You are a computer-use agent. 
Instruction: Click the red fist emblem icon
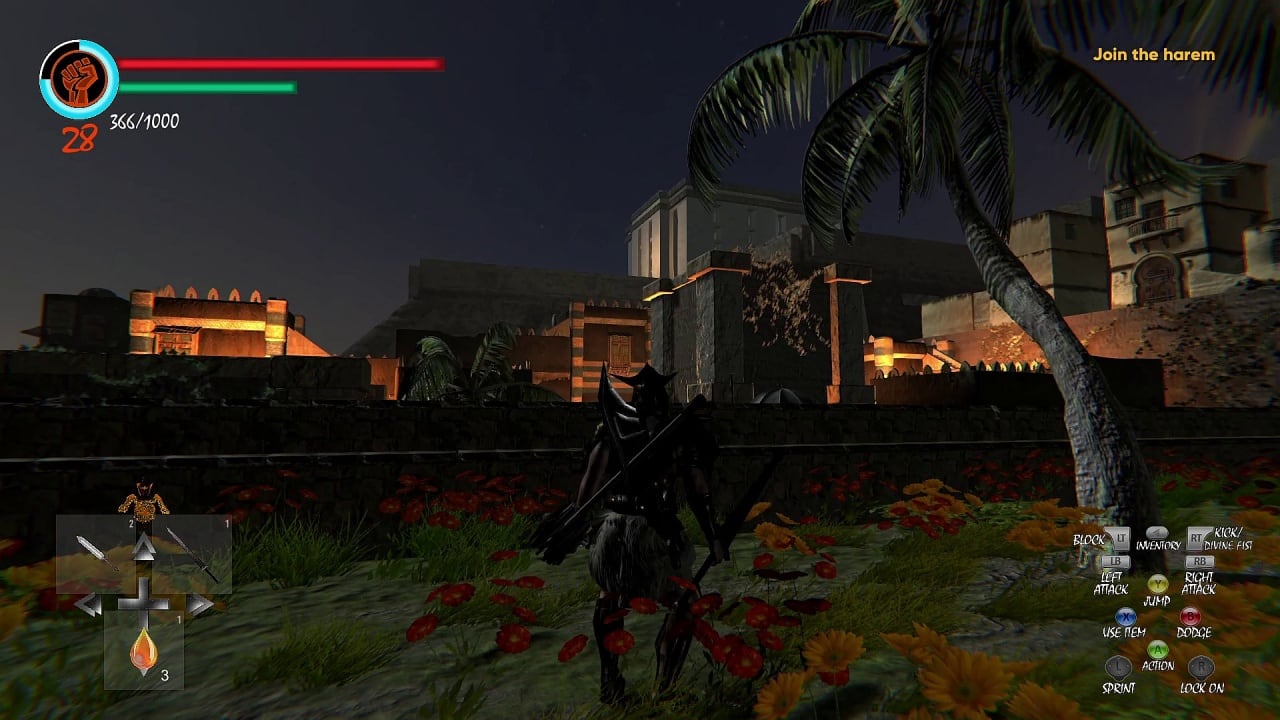click(79, 80)
